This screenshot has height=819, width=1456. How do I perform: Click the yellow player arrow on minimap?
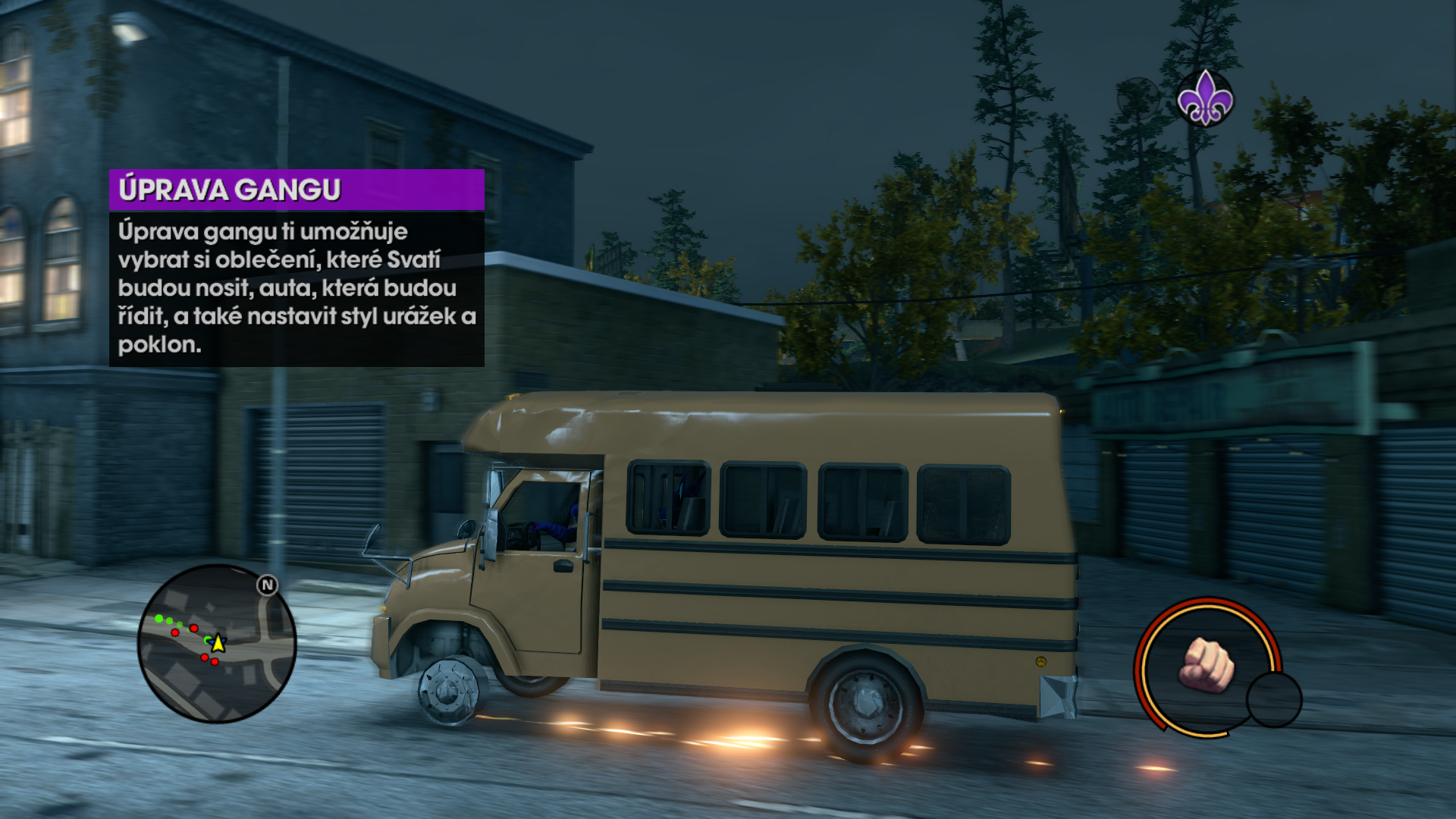(x=218, y=643)
